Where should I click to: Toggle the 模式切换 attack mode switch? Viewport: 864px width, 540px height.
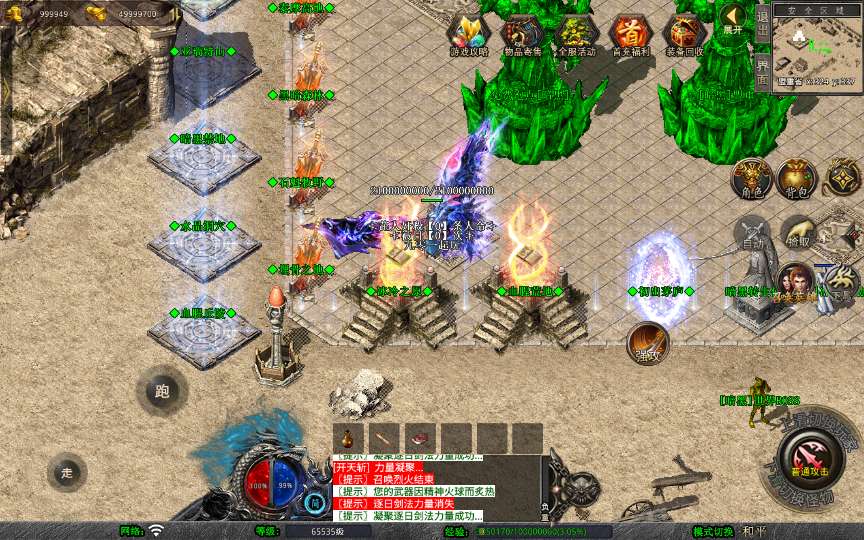[726, 531]
